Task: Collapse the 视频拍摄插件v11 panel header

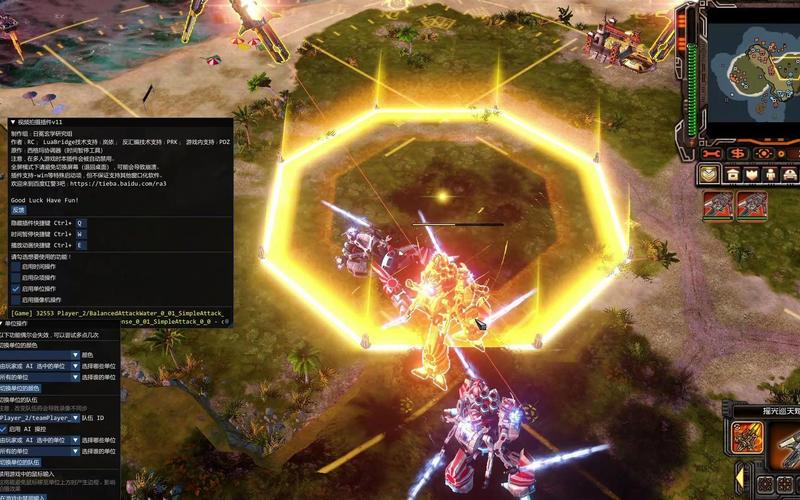Action: tap(13, 122)
